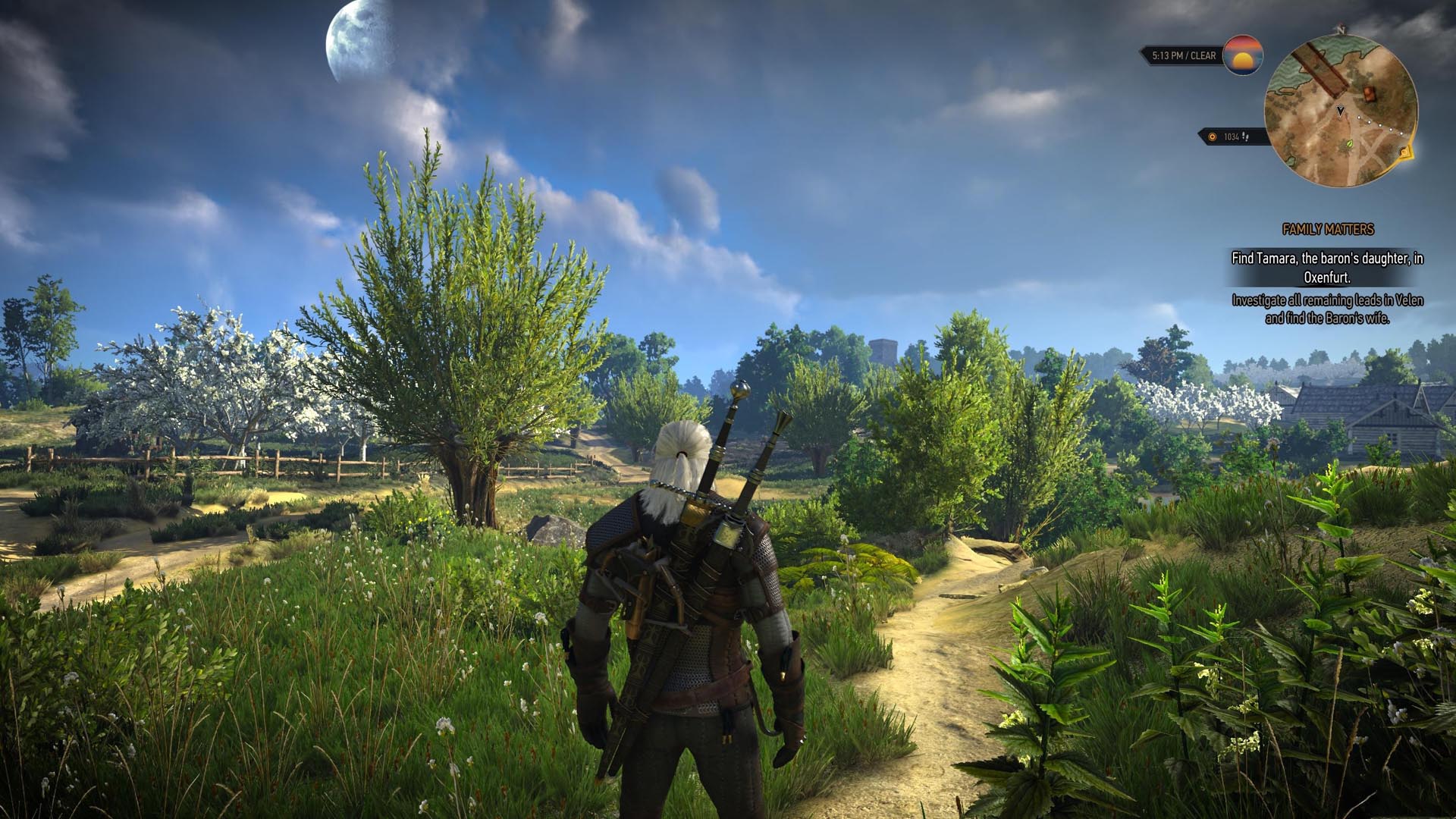Open the Family Matters quest tracker
Screen dimensions: 1456x819
pos(1327,229)
